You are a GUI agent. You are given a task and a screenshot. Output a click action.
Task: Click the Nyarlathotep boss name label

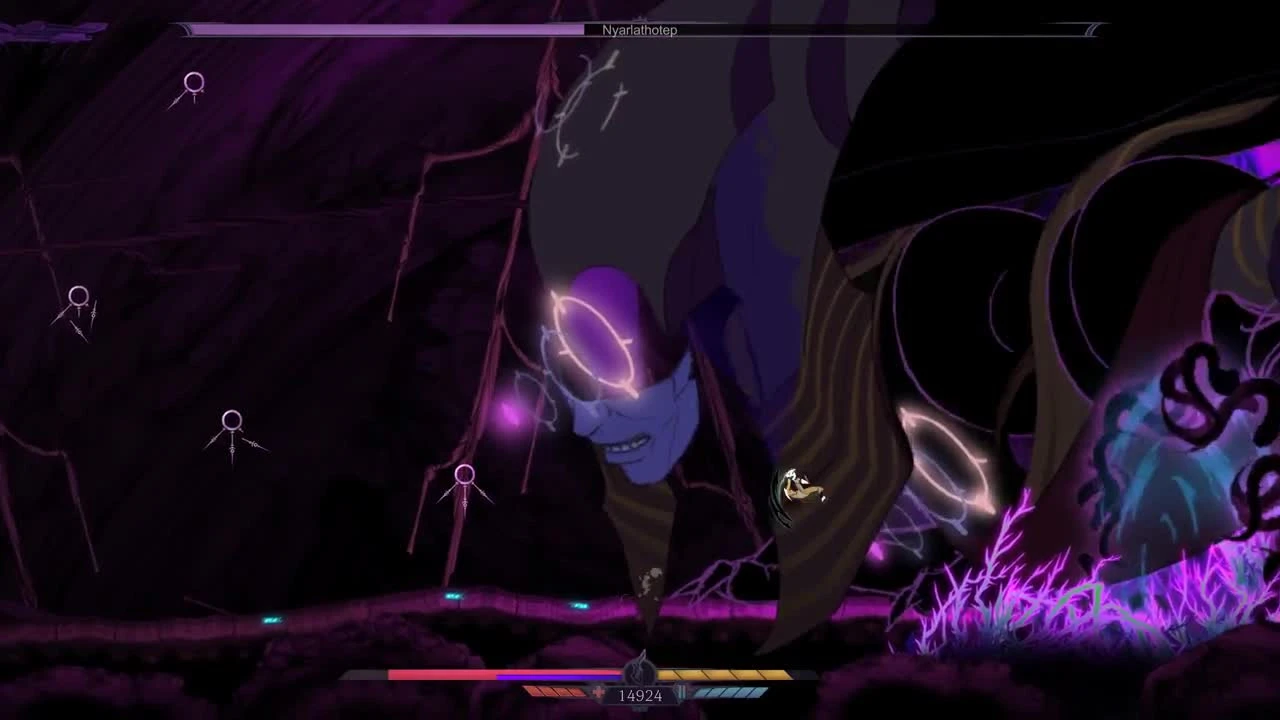coord(640,30)
